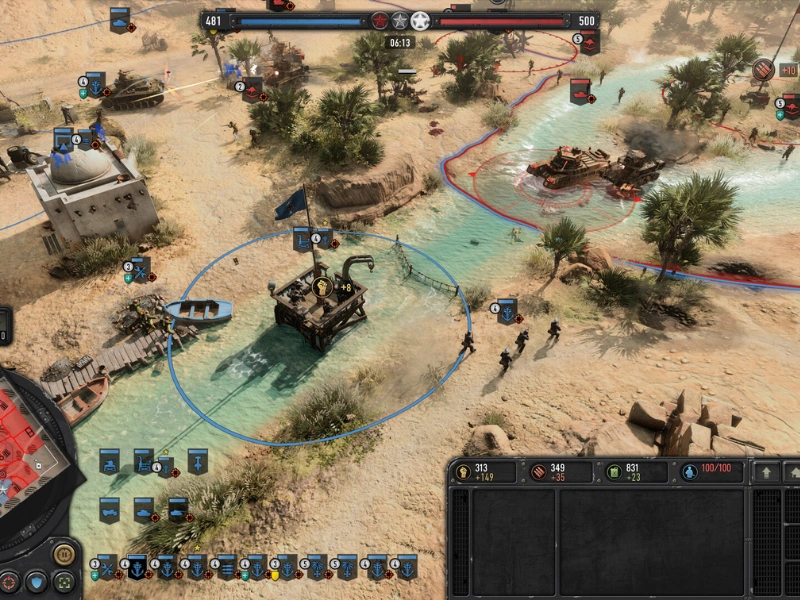Click the green focus-frame round button
This screenshot has width=800, height=600.
[x=63, y=581]
